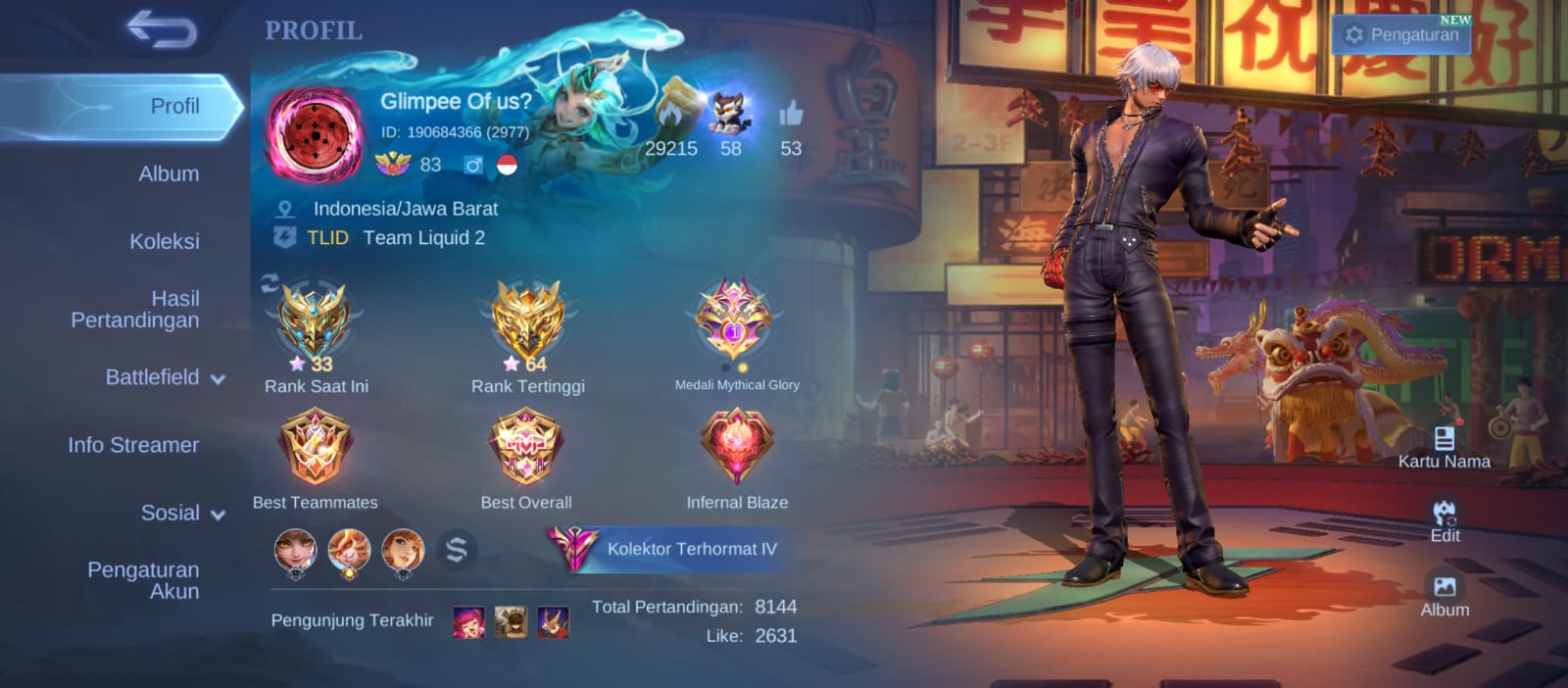Open the Pengaturan settings button

tap(1402, 34)
